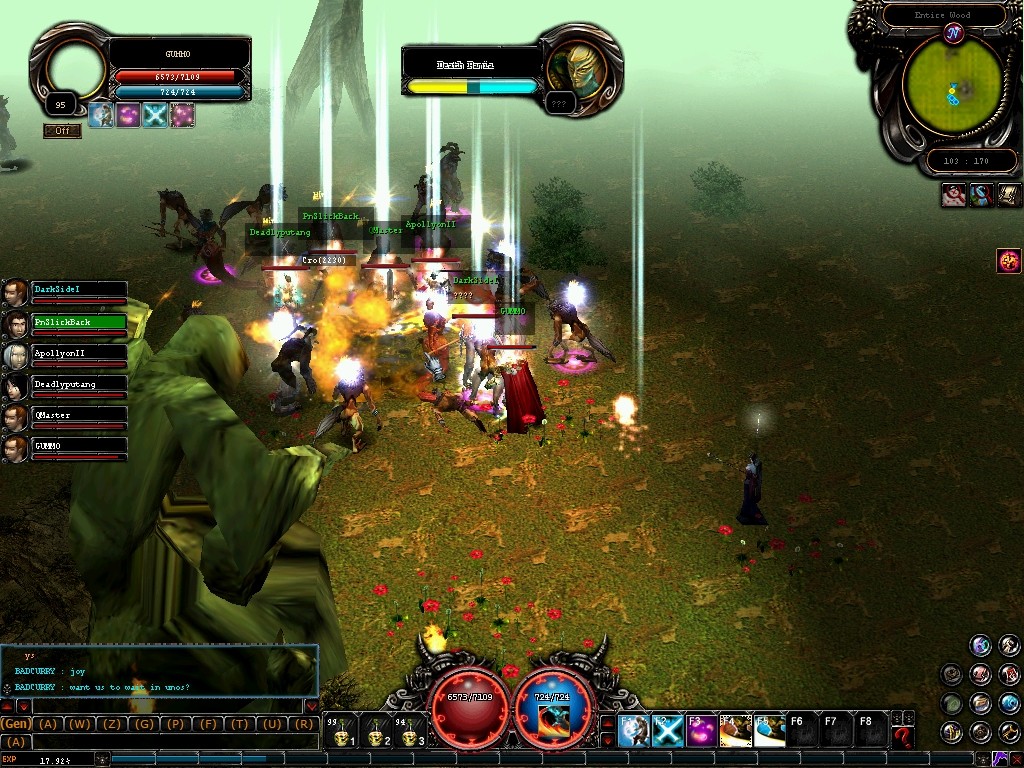
Task: Activate the F1 skill icon
Action: [634, 731]
